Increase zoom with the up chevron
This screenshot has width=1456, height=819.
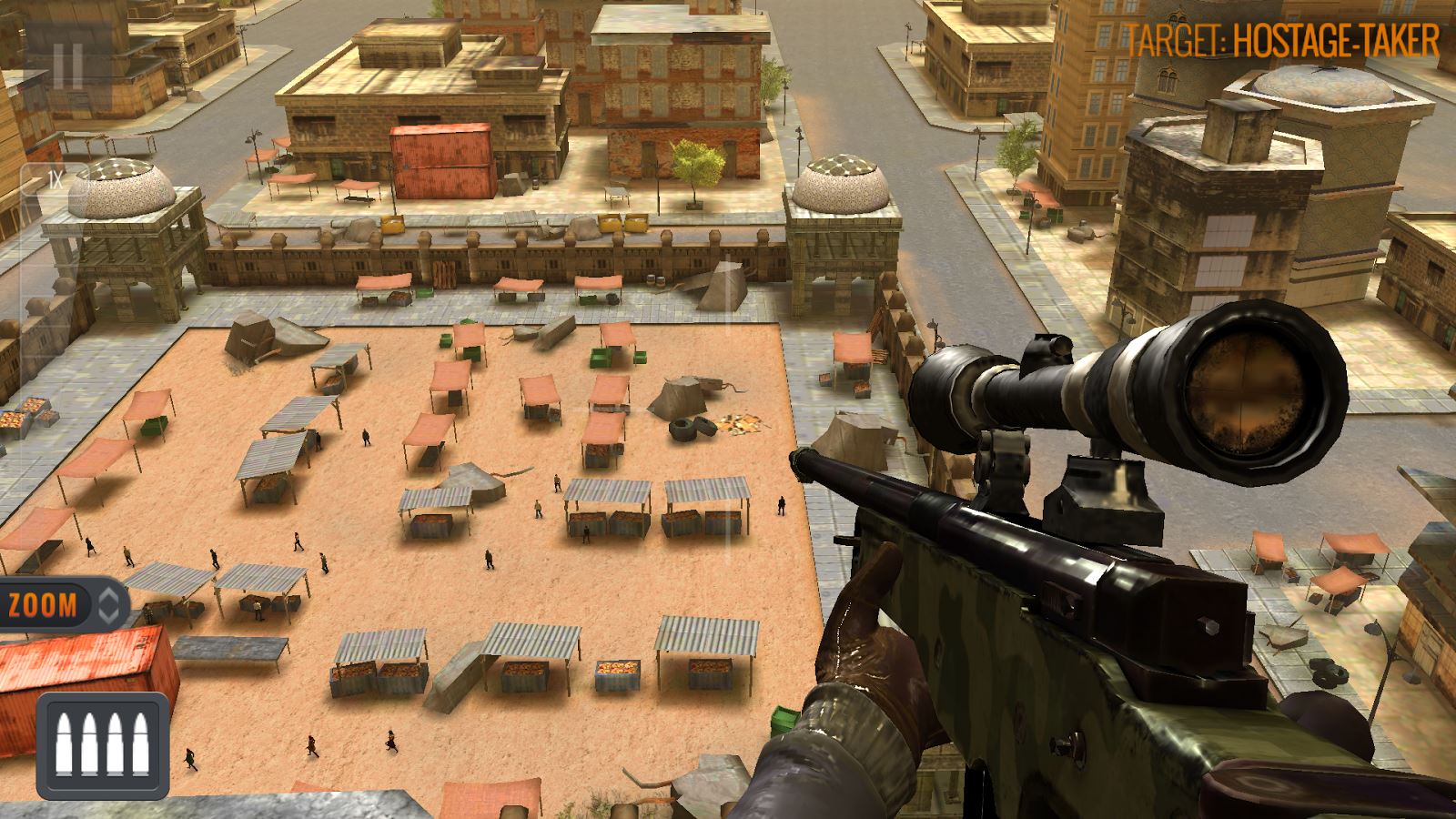pyautogui.click(x=108, y=596)
